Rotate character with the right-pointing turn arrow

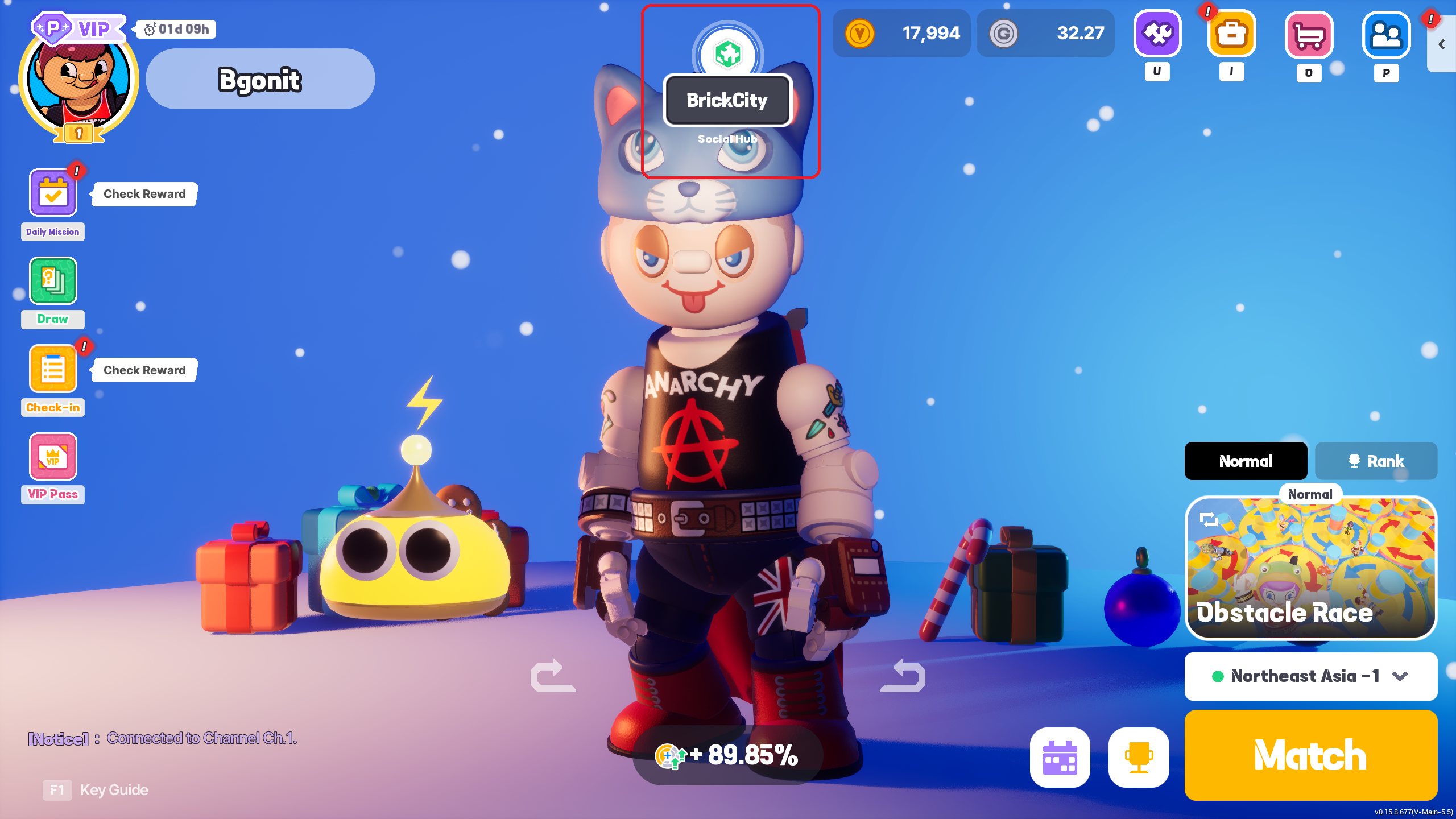553,676
